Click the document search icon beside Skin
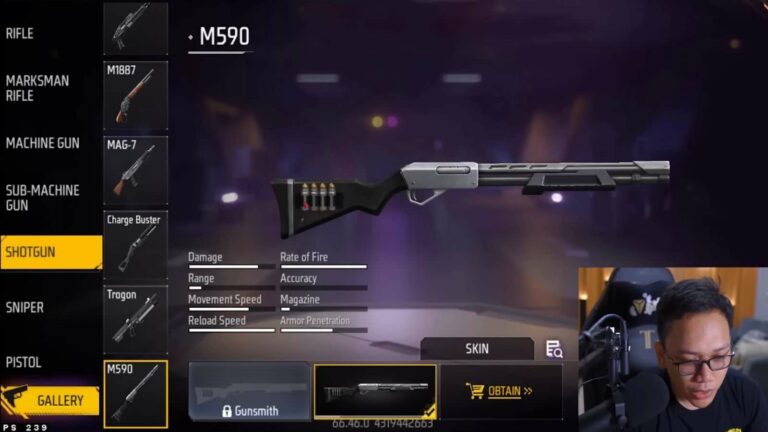 click(x=554, y=349)
